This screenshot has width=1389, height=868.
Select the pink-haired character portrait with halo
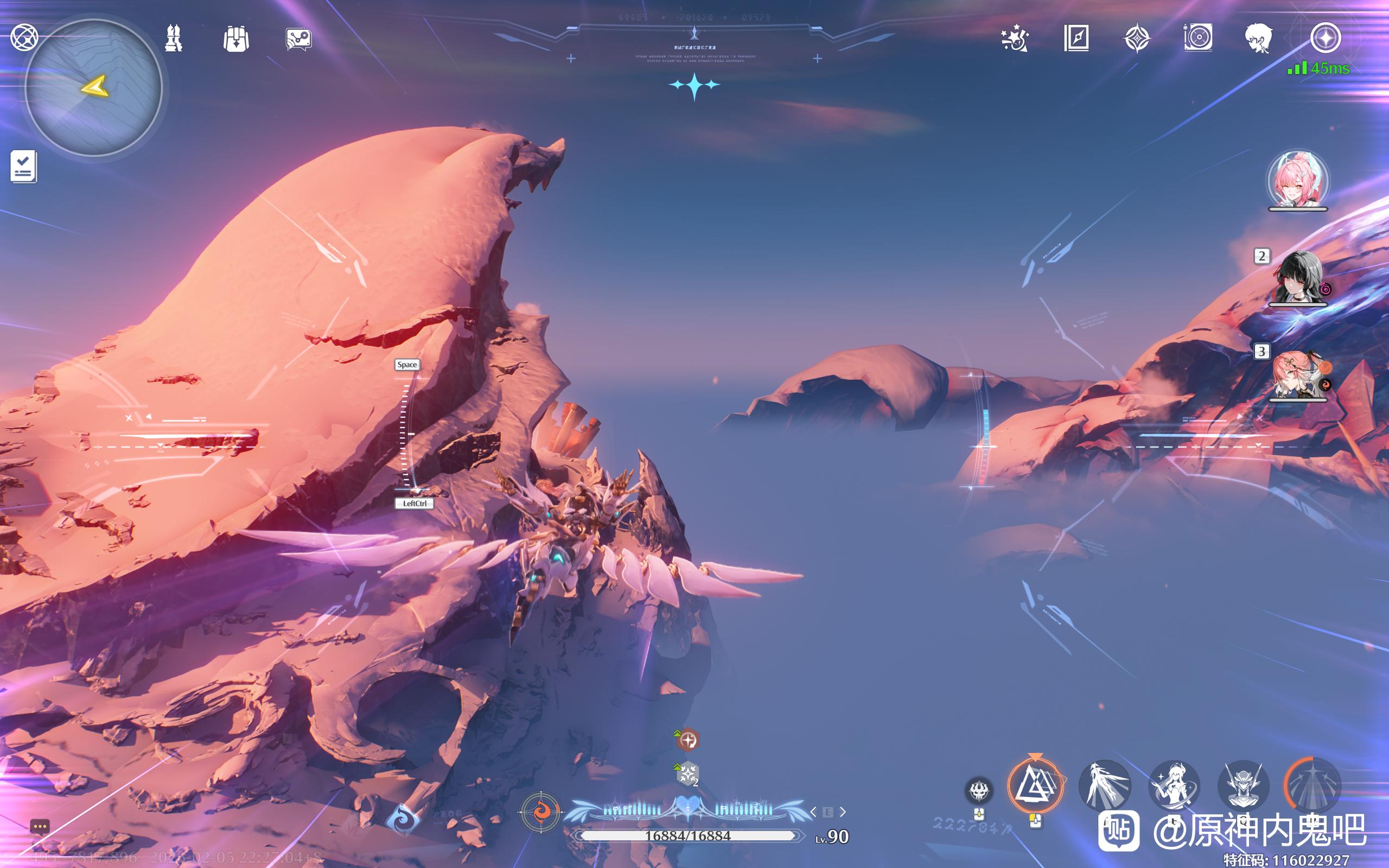[1298, 180]
